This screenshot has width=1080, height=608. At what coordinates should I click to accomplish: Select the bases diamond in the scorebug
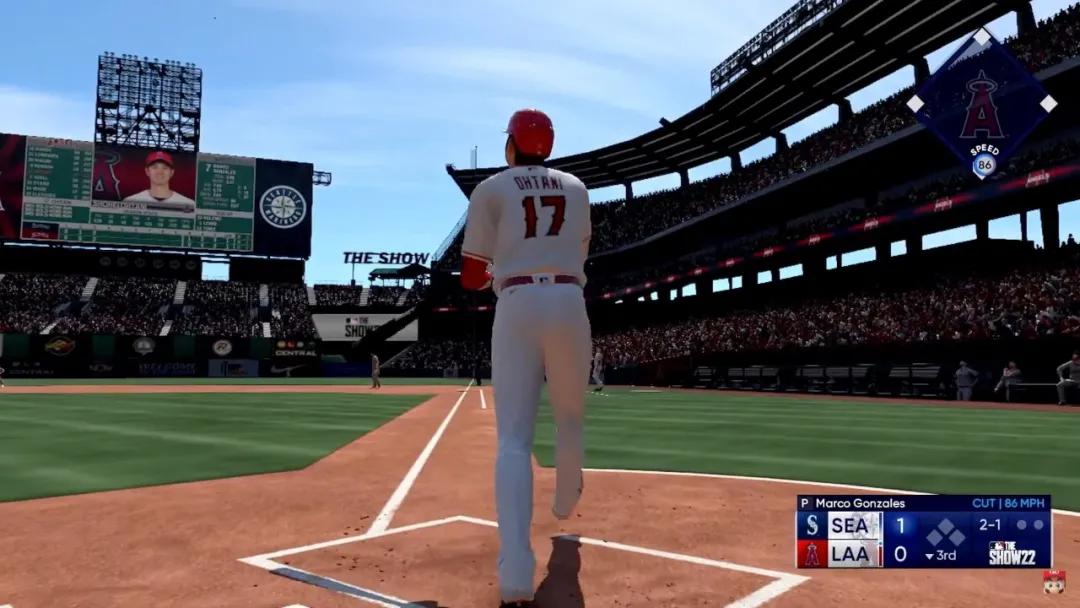(x=943, y=532)
